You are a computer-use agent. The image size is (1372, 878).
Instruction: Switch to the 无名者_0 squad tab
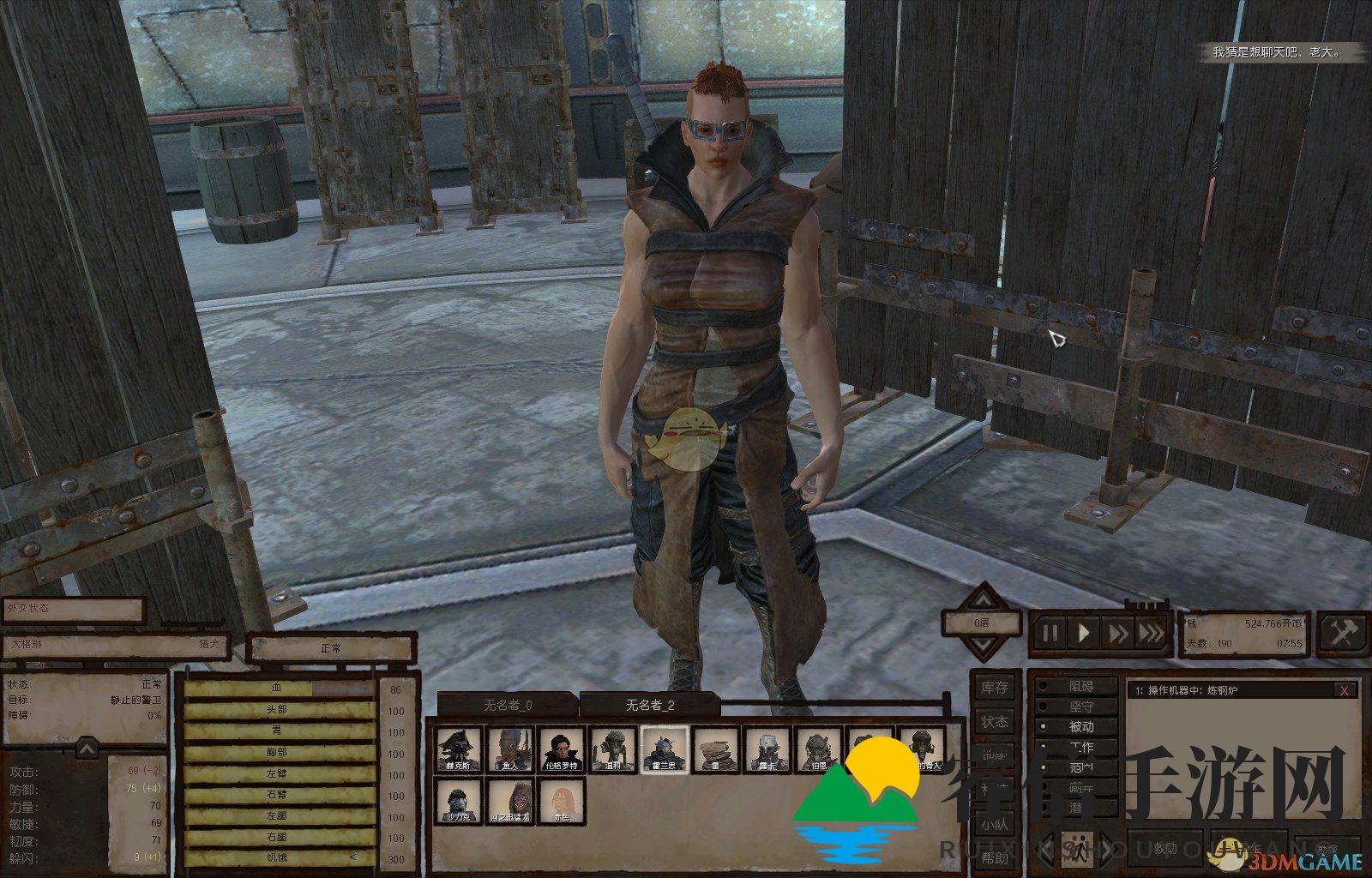tap(507, 705)
